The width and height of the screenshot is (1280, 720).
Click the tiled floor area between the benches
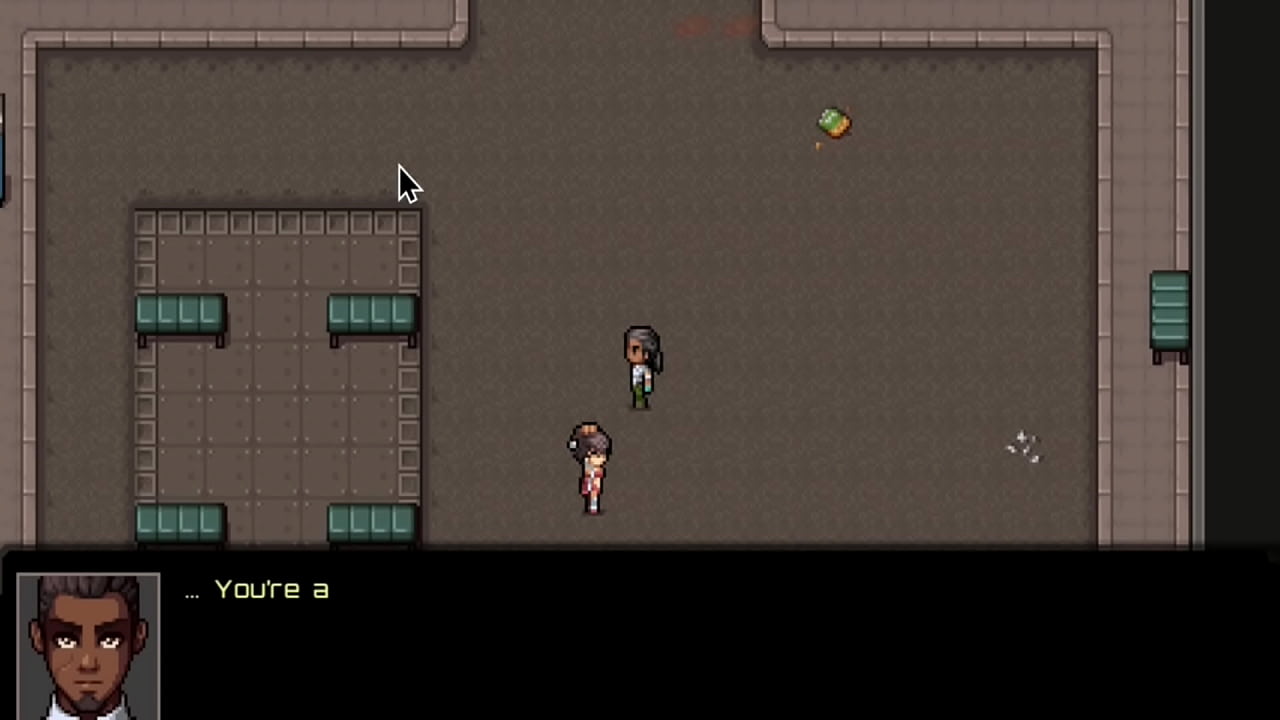pos(275,420)
